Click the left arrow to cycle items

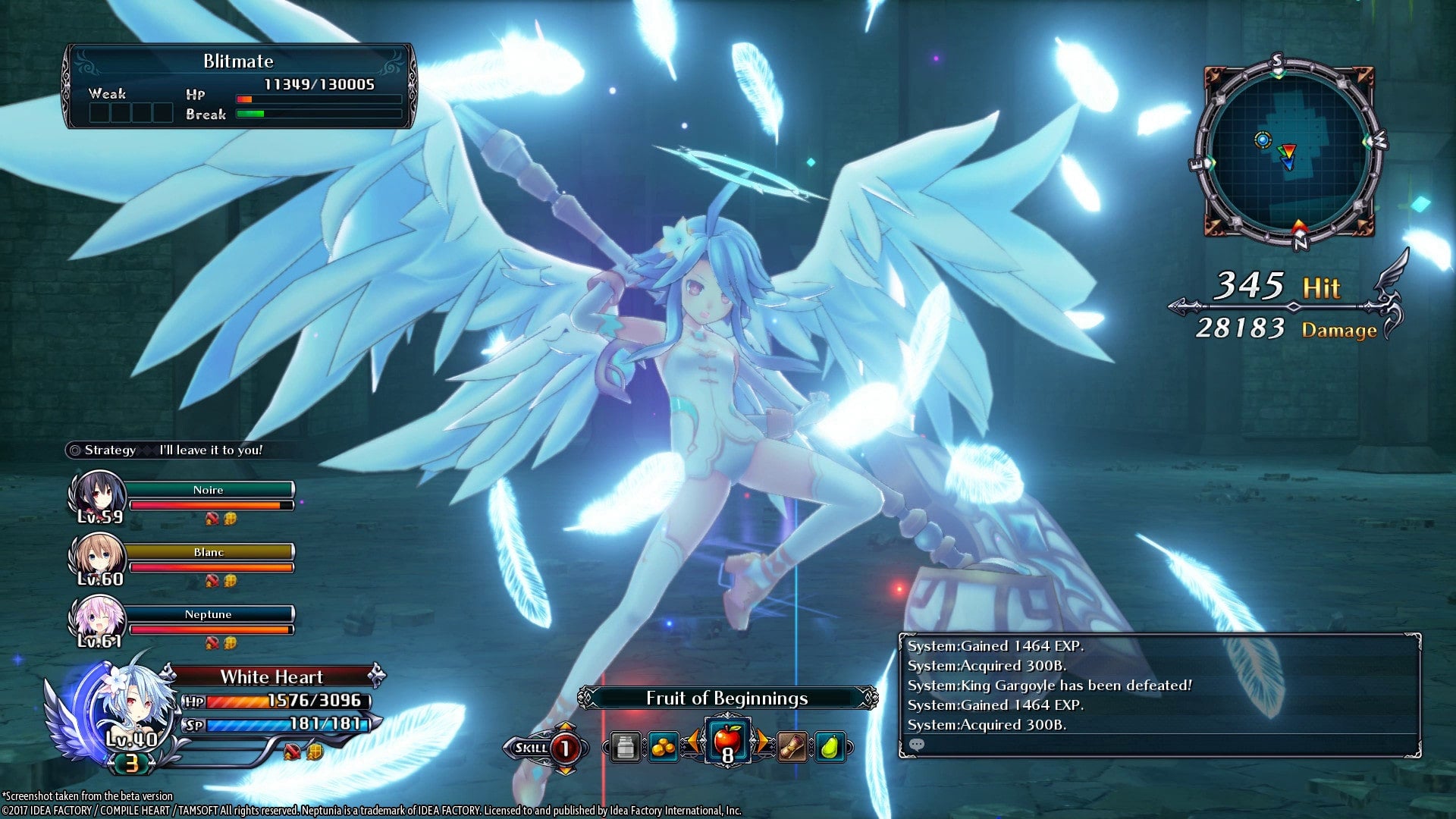(x=694, y=740)
